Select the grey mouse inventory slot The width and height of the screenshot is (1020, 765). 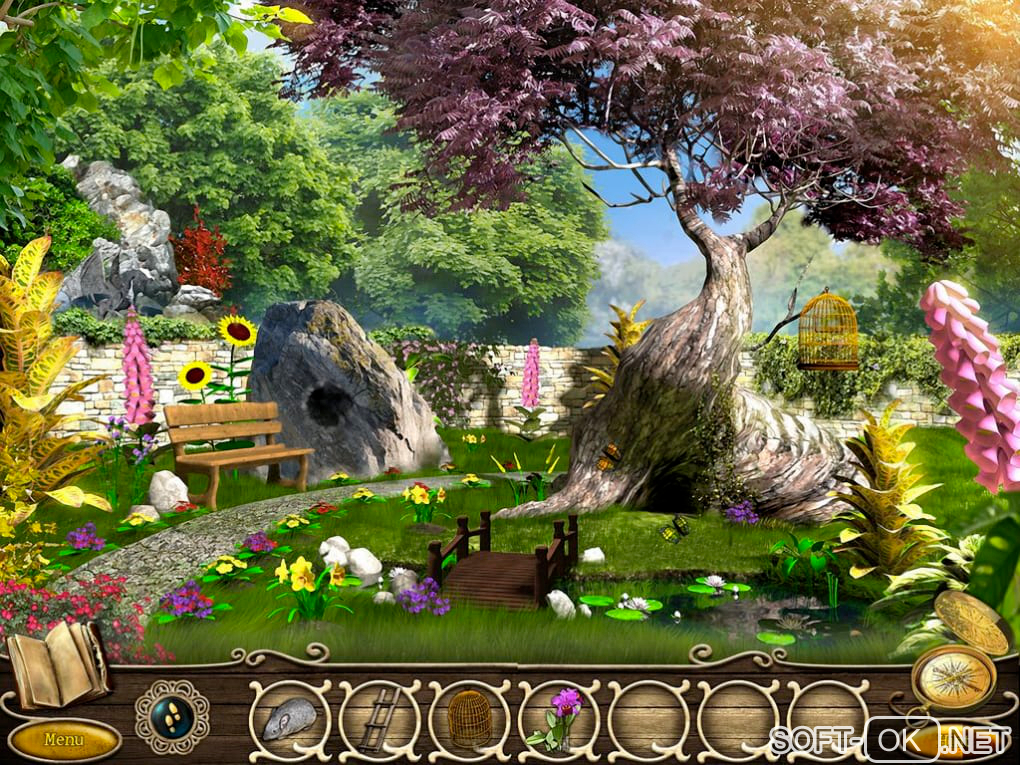pos(290,718)
